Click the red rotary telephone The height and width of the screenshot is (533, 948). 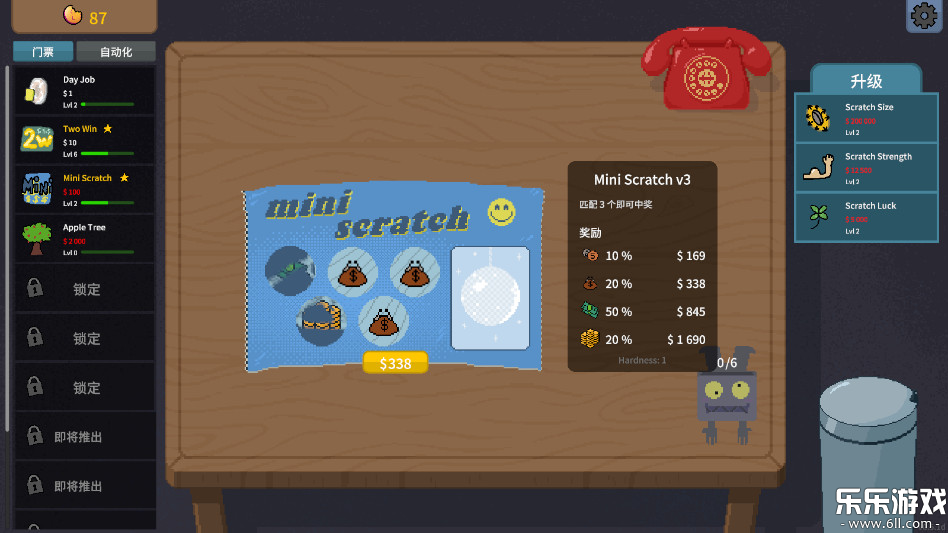click(706, 72)
